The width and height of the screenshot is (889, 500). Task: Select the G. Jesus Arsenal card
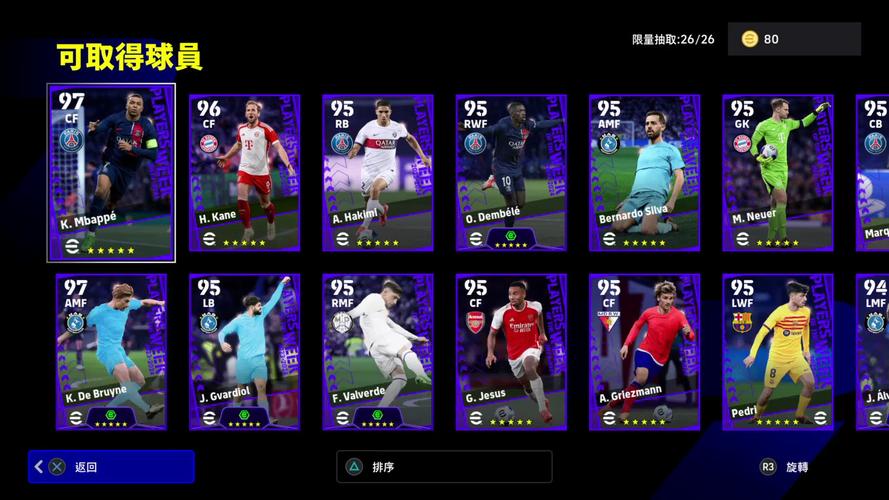tap(511, 352)
